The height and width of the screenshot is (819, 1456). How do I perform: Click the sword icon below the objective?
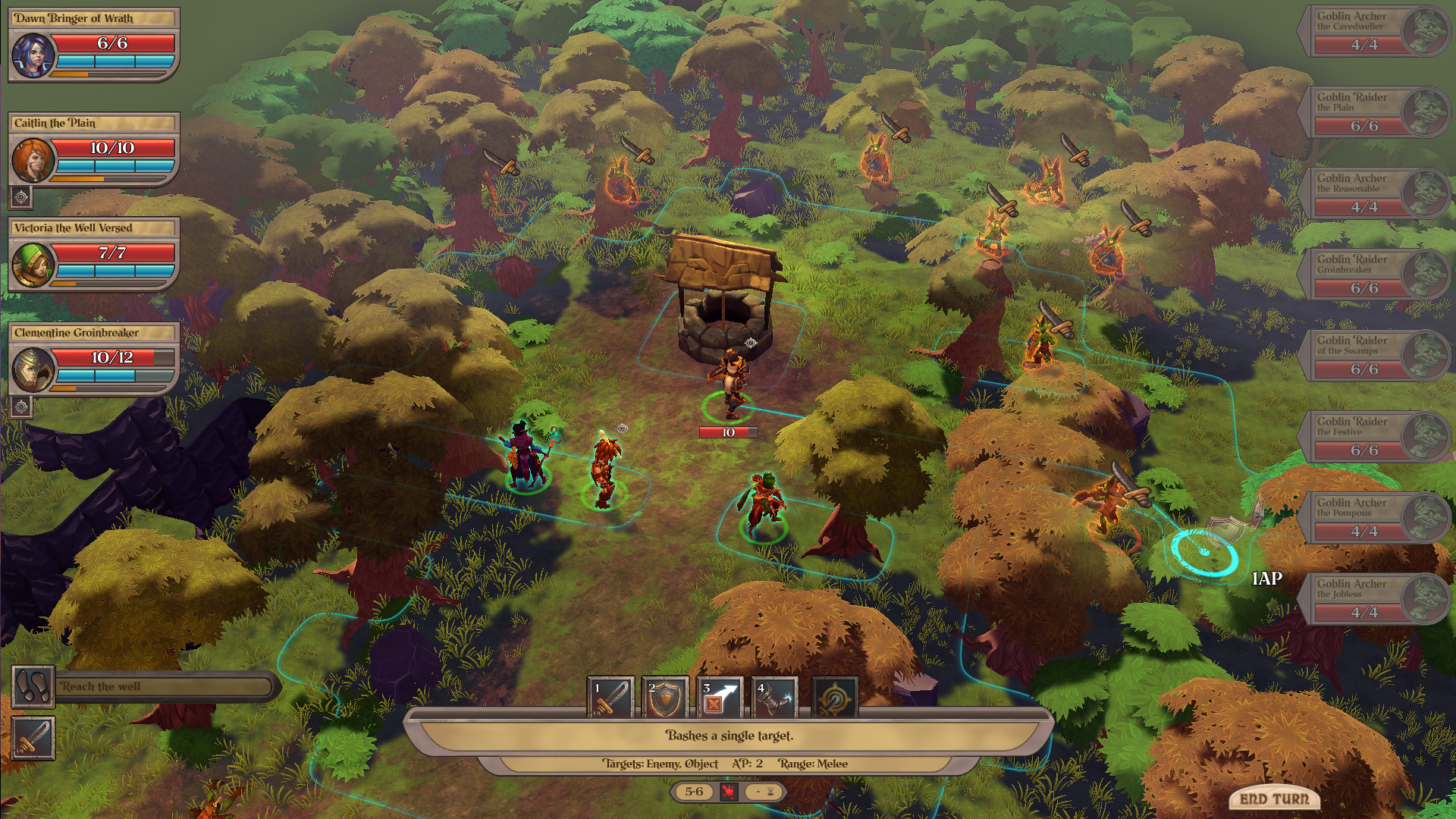33,738
